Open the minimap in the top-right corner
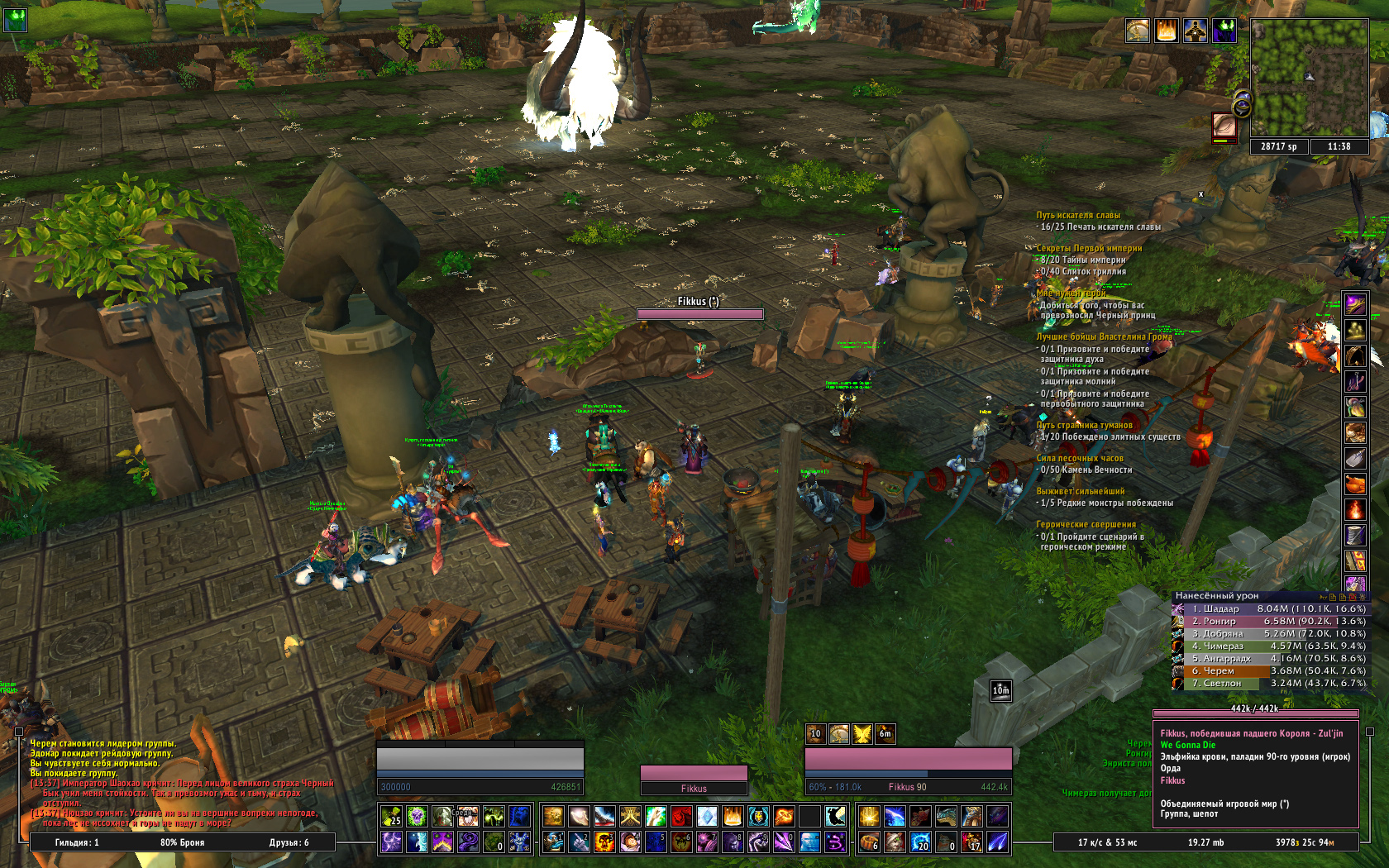Viewport: 1389px width, 868px height. (1308, 78)
